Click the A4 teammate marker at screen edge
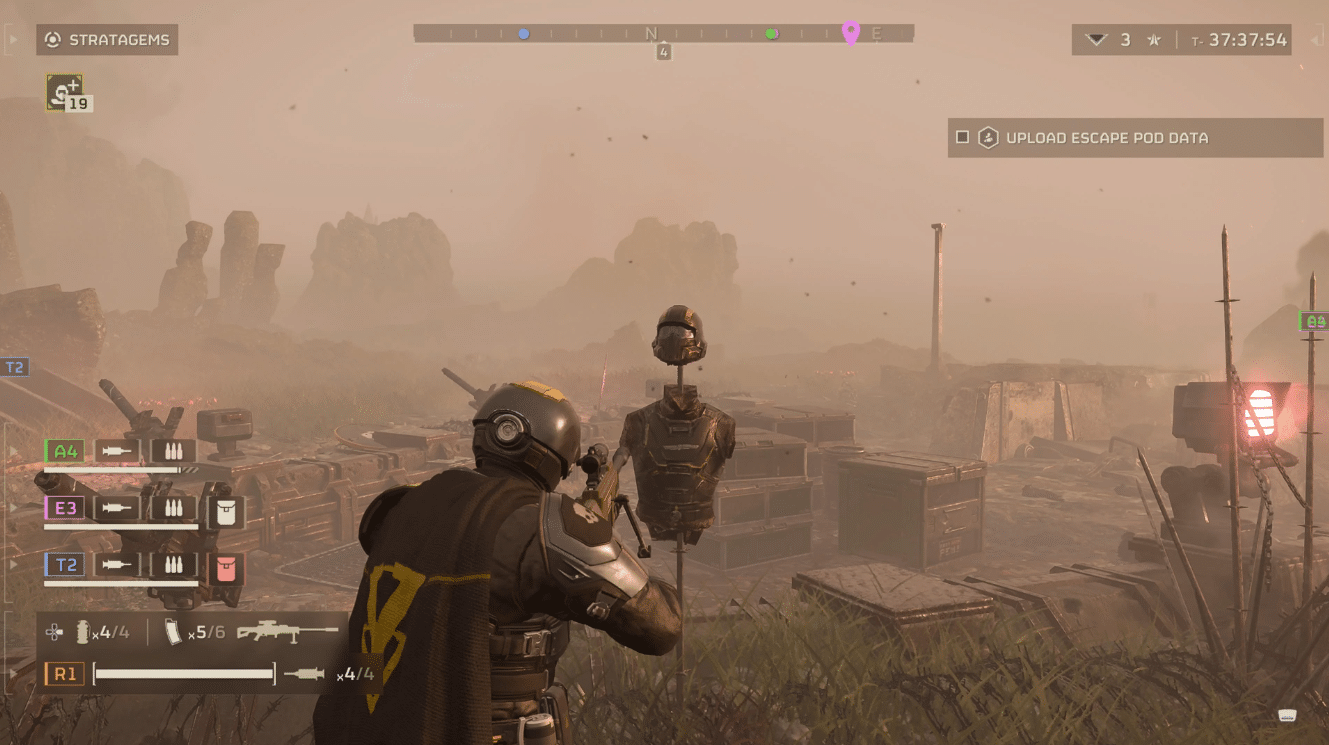The height and width of the screenshot is (745, 1329). (1315, 321)
